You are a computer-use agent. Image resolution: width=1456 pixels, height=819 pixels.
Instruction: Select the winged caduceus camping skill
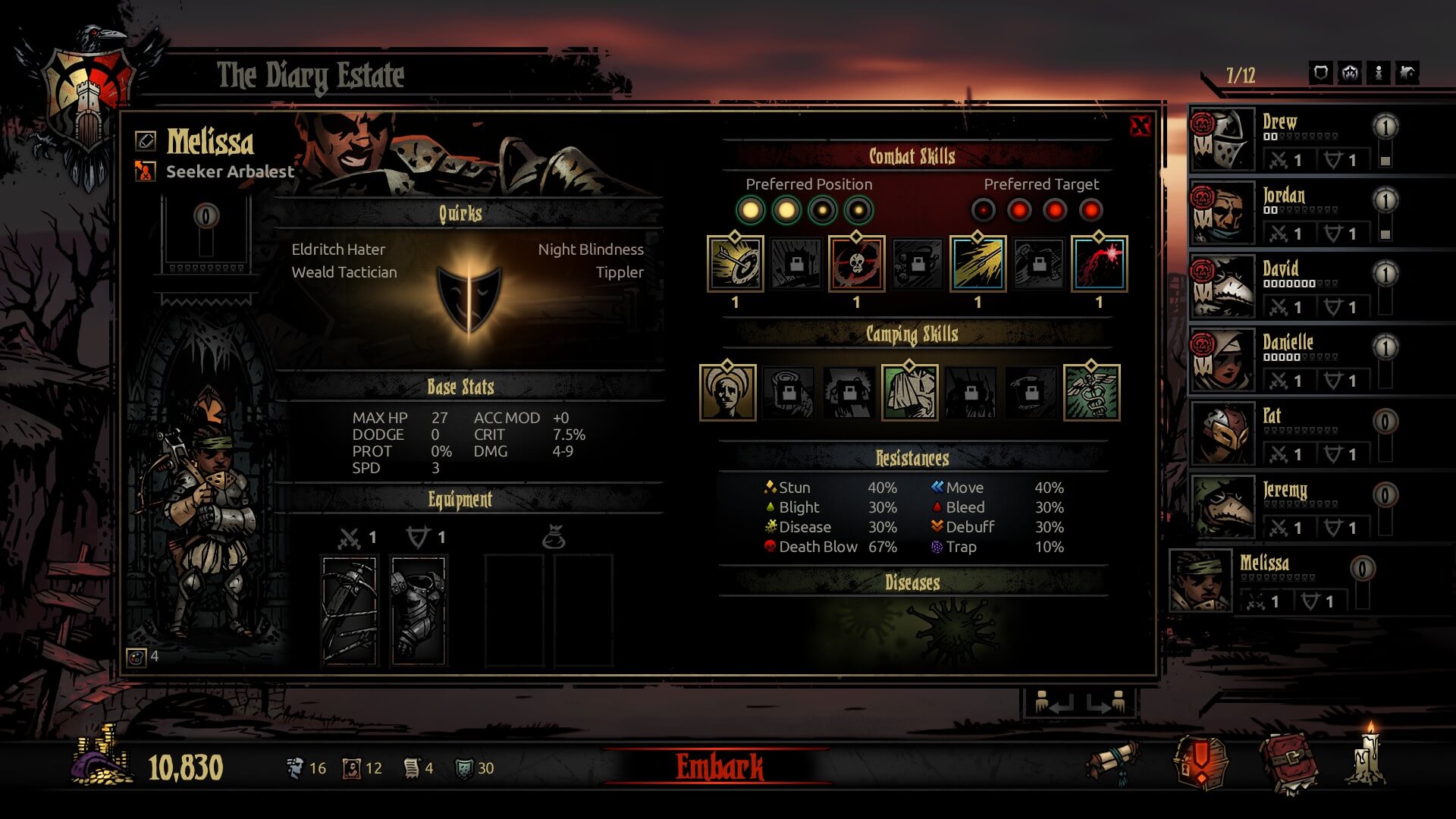point(1091,393)
